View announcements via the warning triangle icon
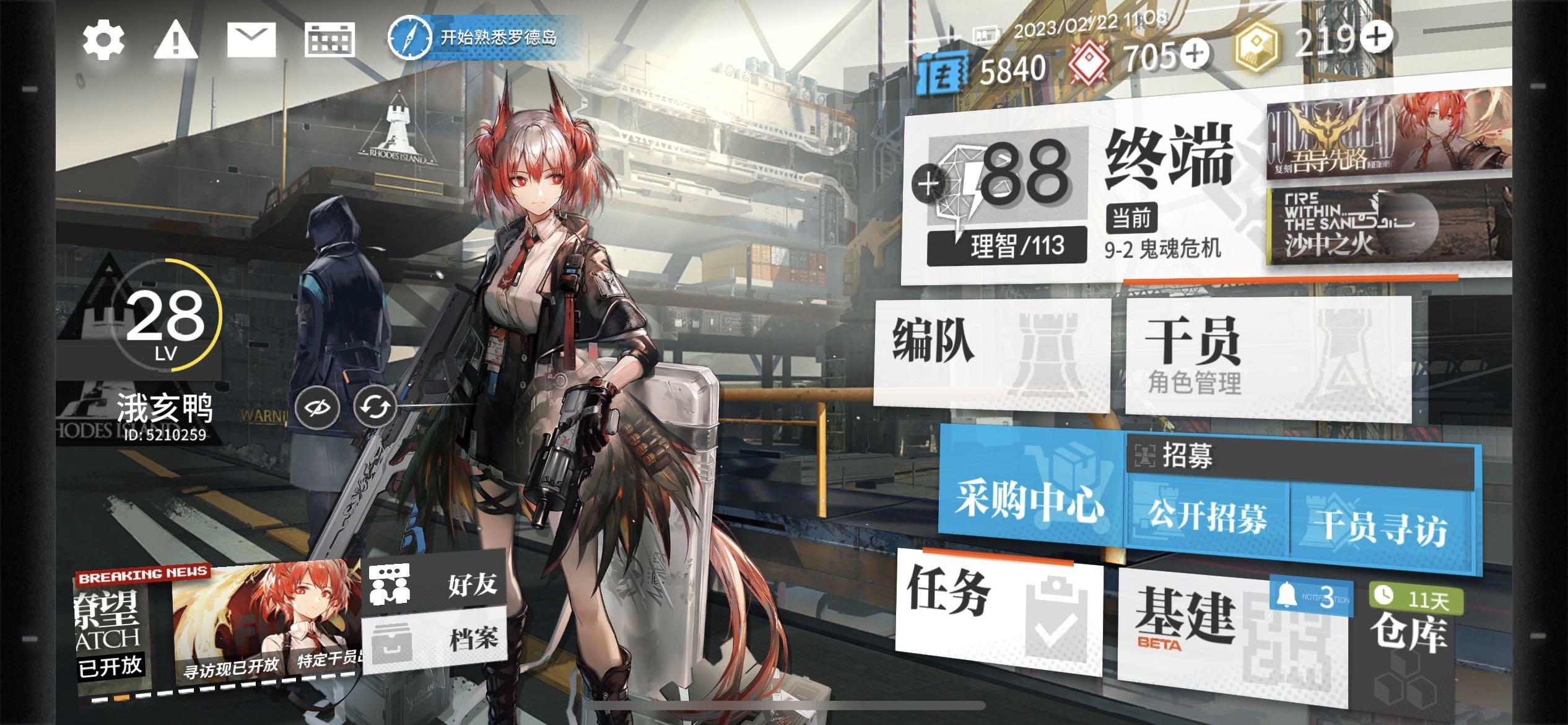Viewport: 1568px width, 725px height. click(177, 40)
